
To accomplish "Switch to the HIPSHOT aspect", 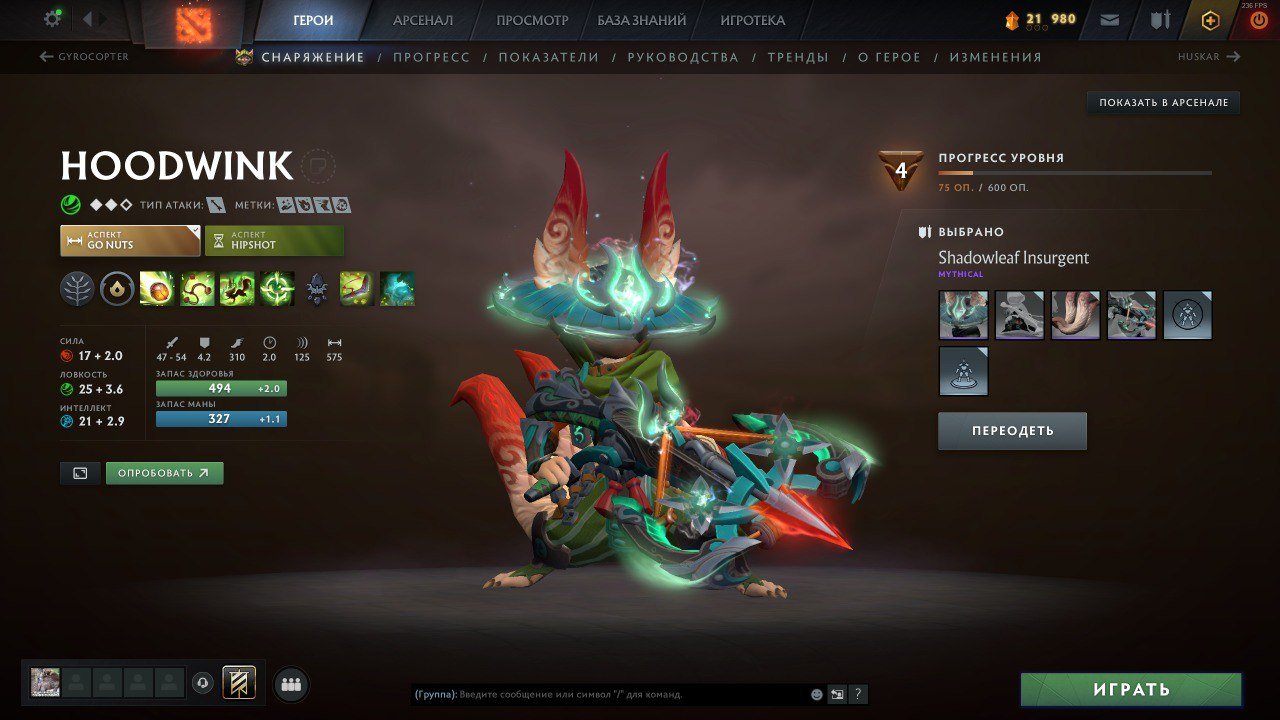I will pos(273,240).
